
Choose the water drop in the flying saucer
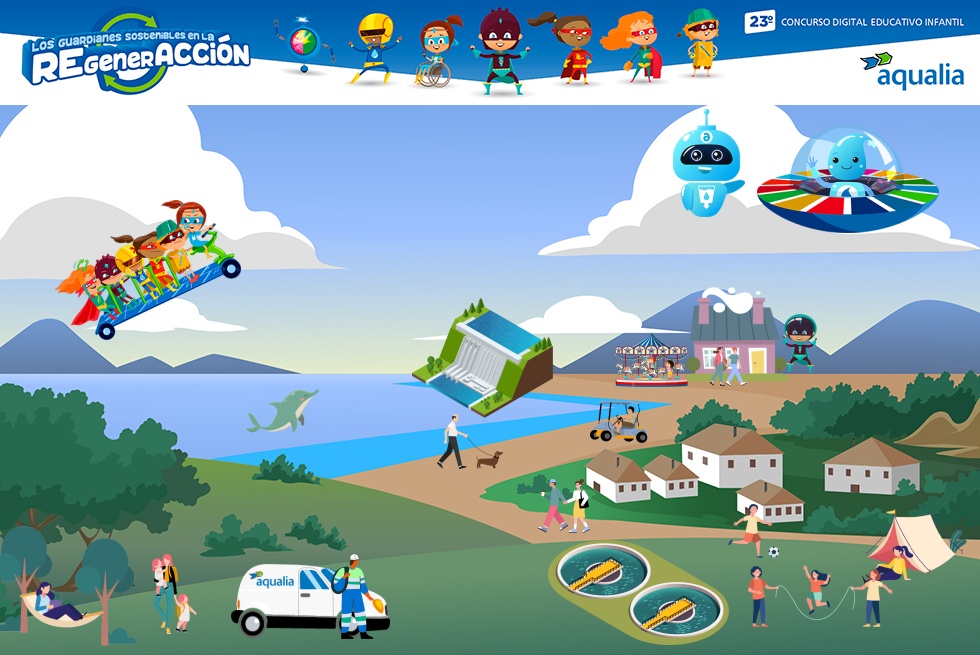(x=847, y=160)
